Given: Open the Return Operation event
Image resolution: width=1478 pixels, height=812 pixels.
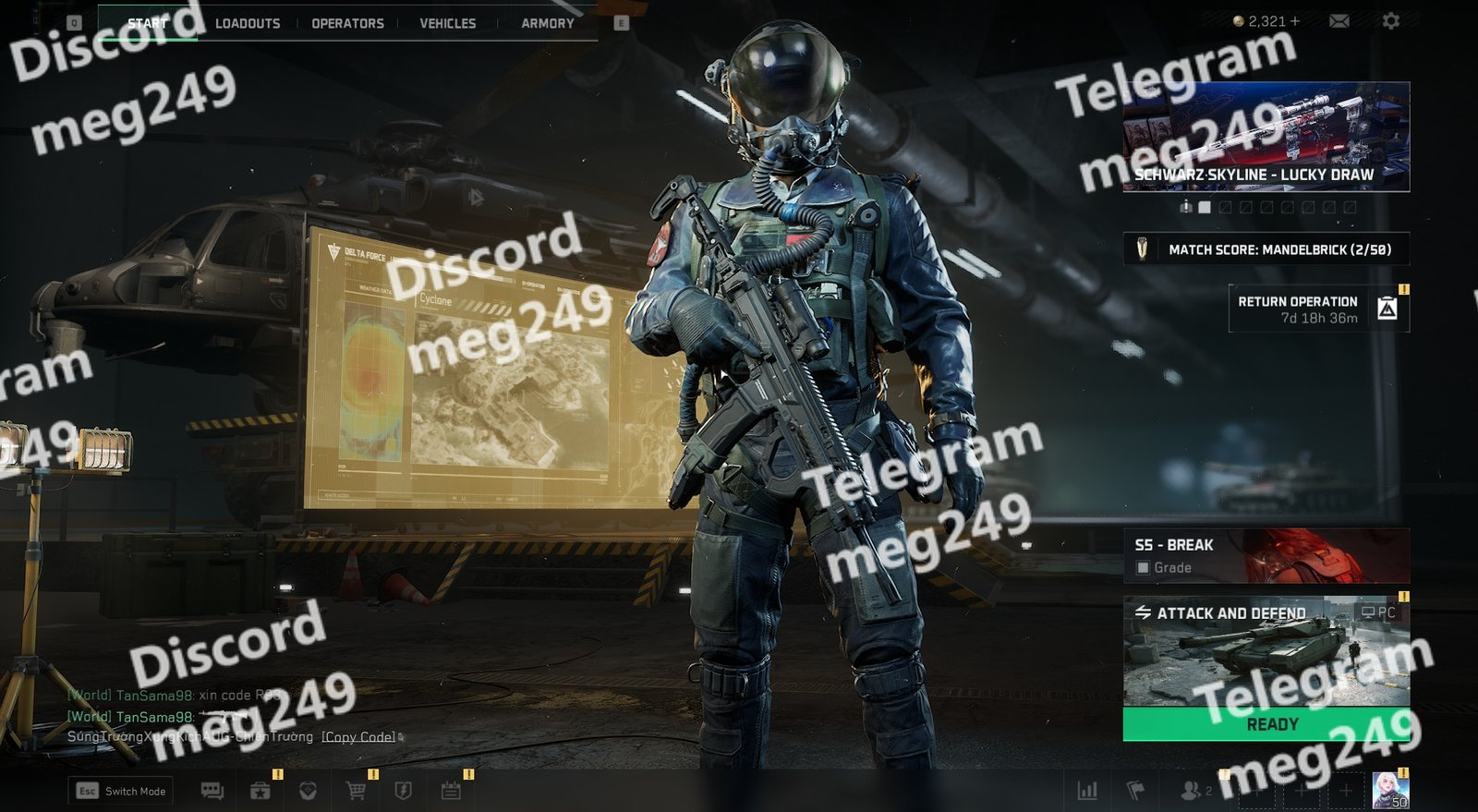Looking at the screenshot, I should click(x=1318, y=309).
